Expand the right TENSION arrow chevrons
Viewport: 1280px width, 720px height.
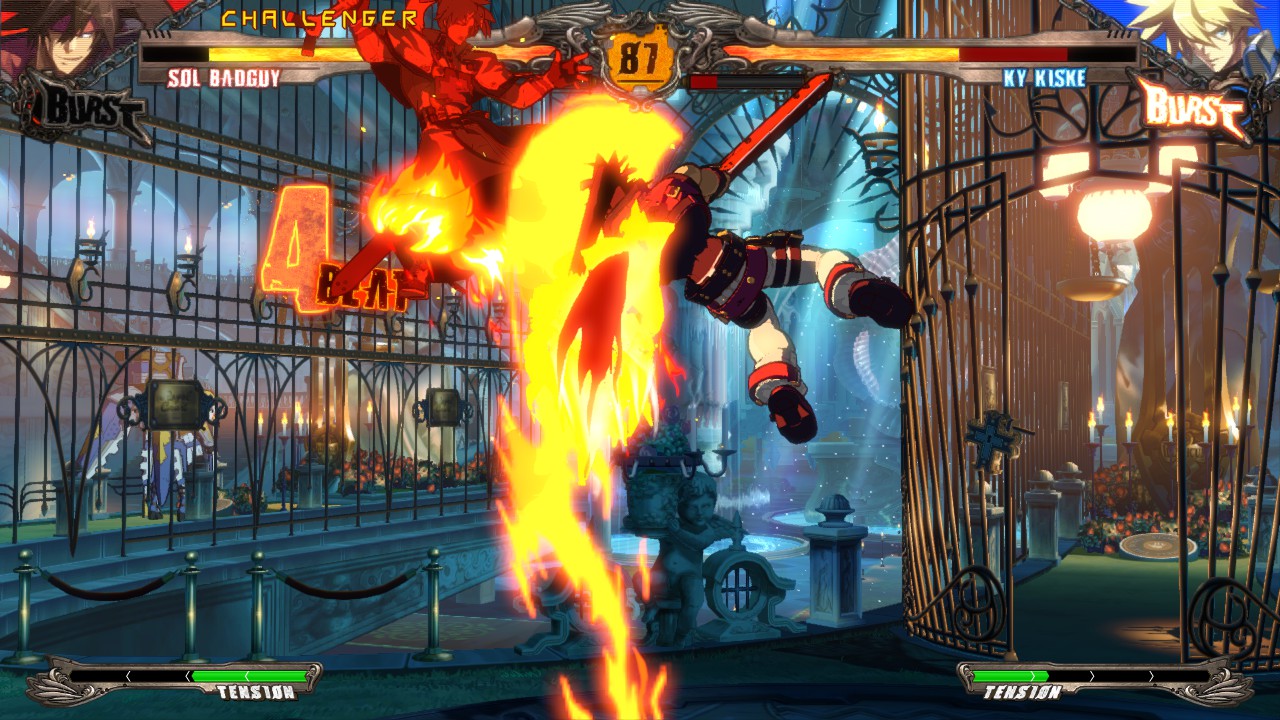click(x=1090, y=676)
